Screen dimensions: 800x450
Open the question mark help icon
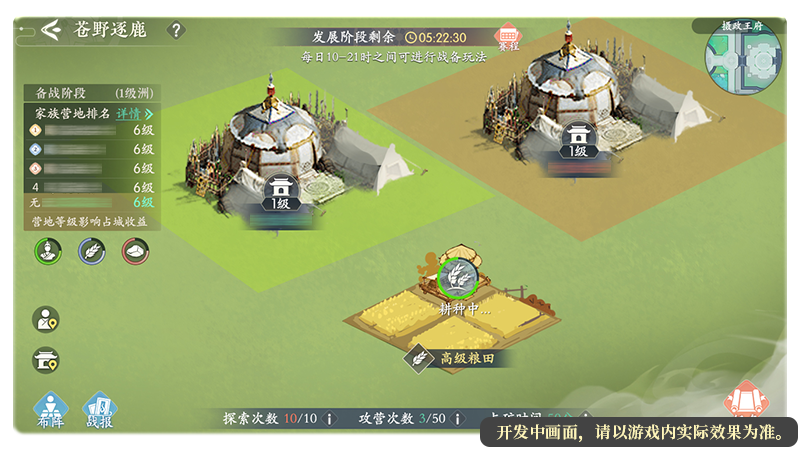[x=176, y=30]
